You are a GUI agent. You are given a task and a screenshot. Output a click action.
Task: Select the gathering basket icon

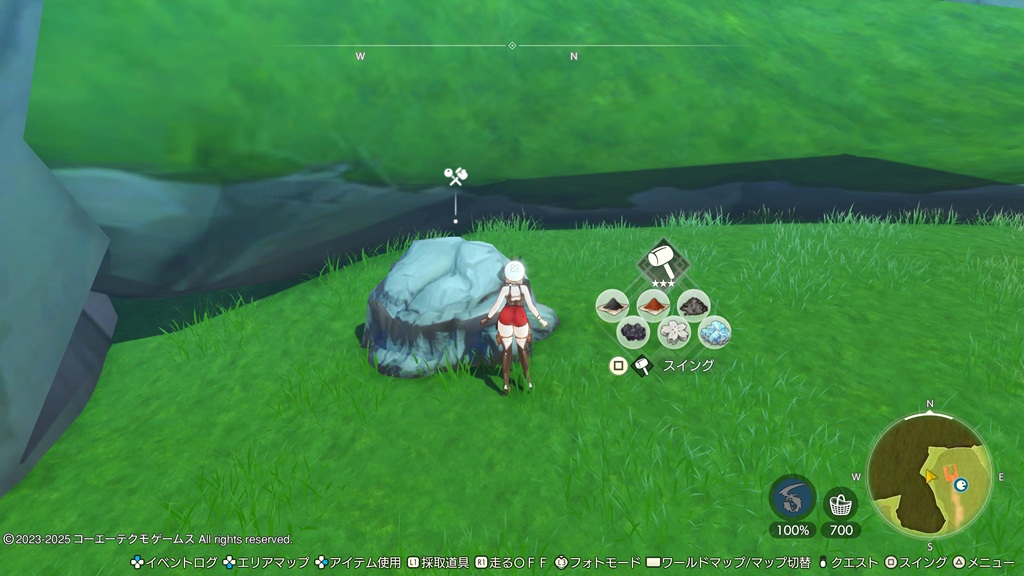840,502
